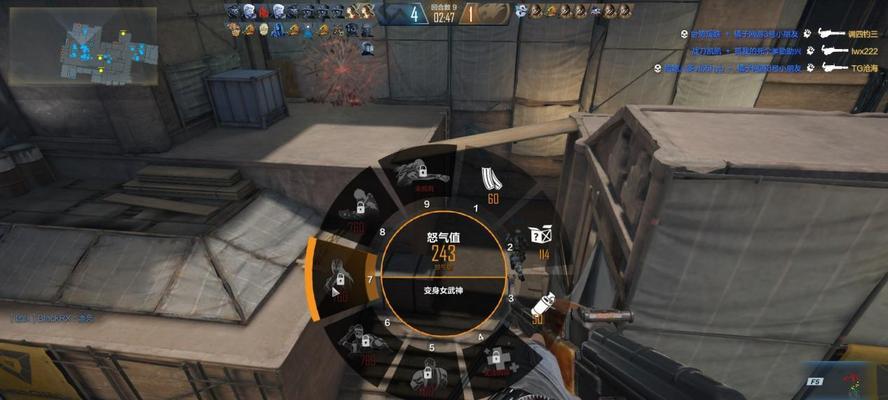Viewport: 888px width, 400px height.
Task: Select the highlighted locked wheel segment numbered 7
Action: [338, 281]
